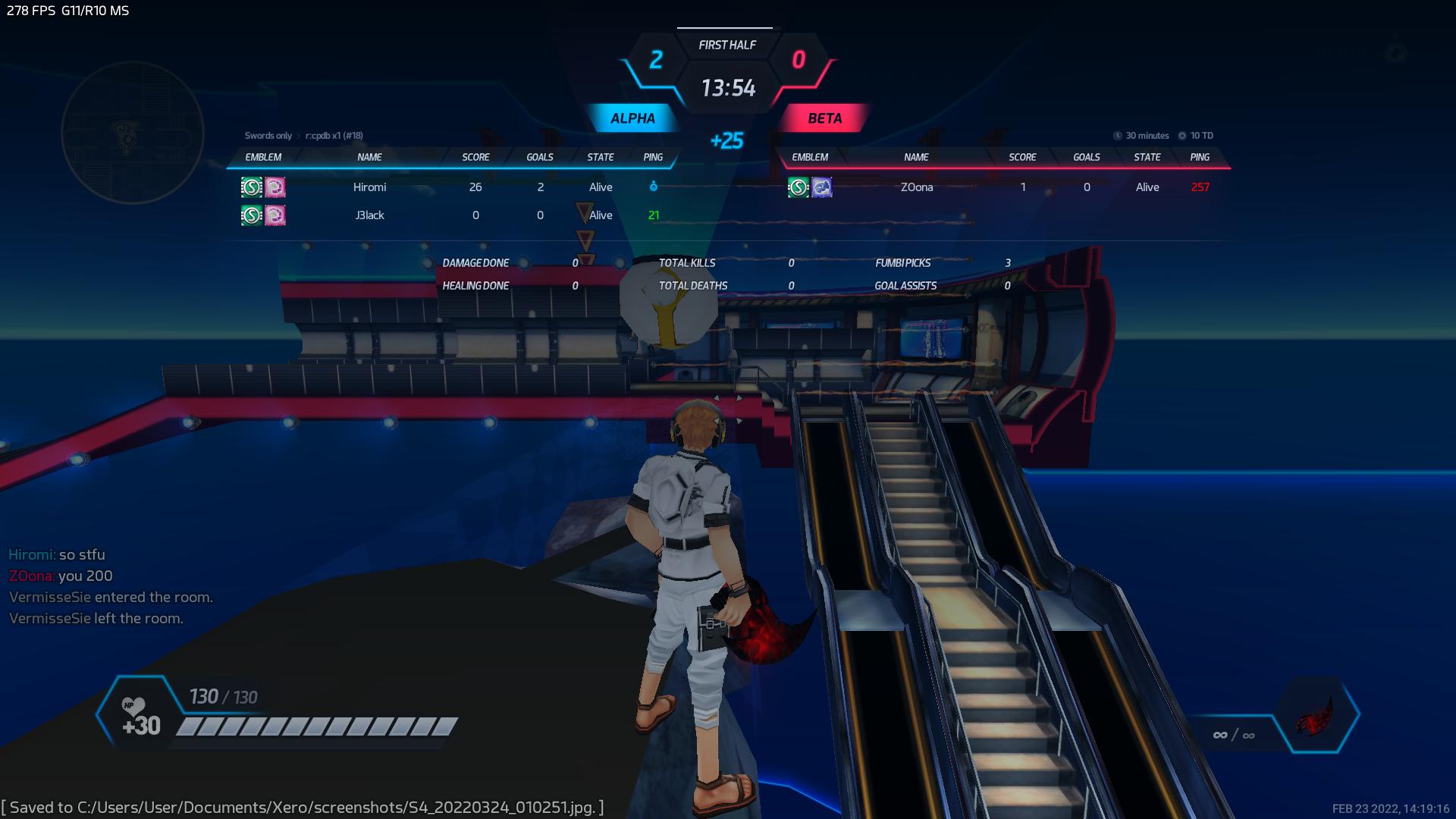This screenshot has width=1456, height=819.
Task: Click ZOona's blue clan emblem
Action: point(822,187)
